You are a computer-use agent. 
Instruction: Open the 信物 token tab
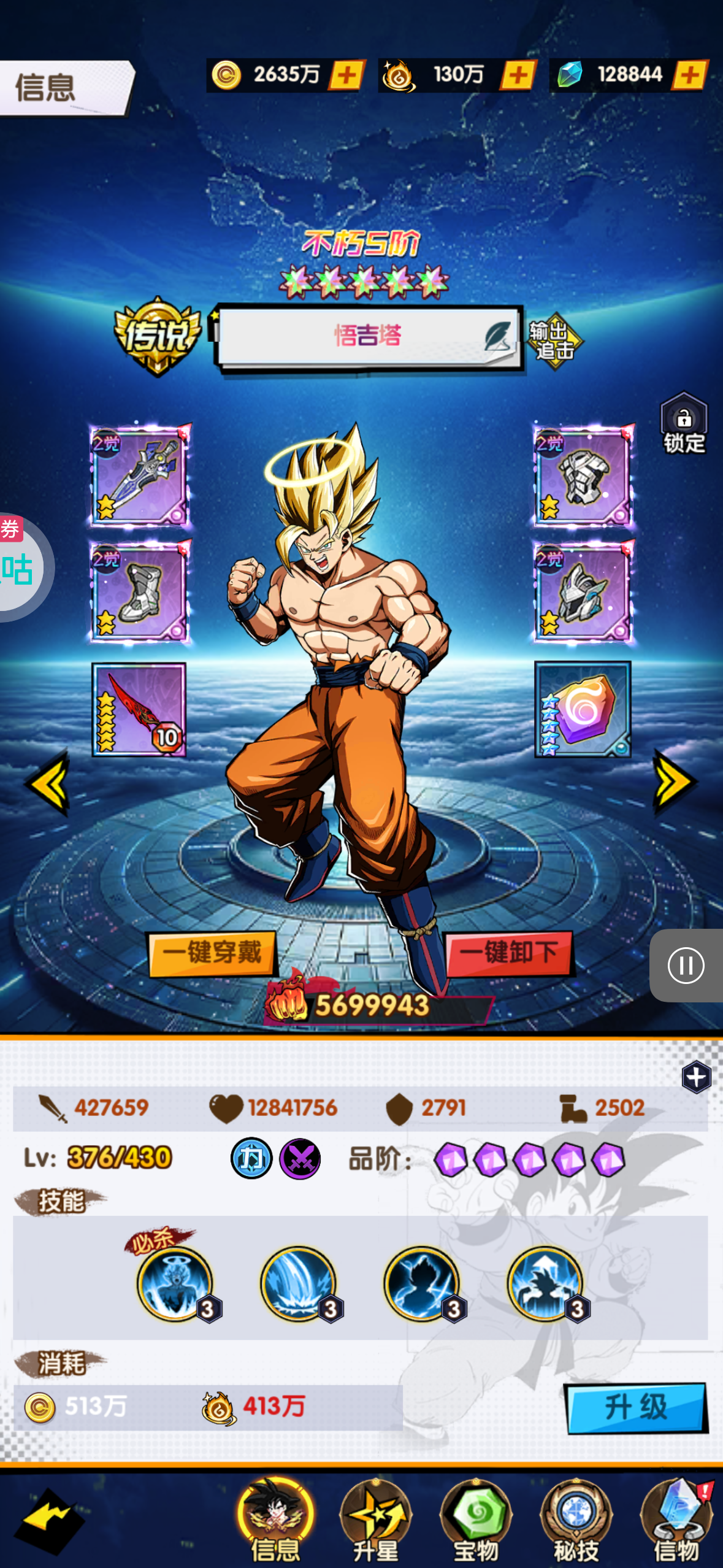676,1519
